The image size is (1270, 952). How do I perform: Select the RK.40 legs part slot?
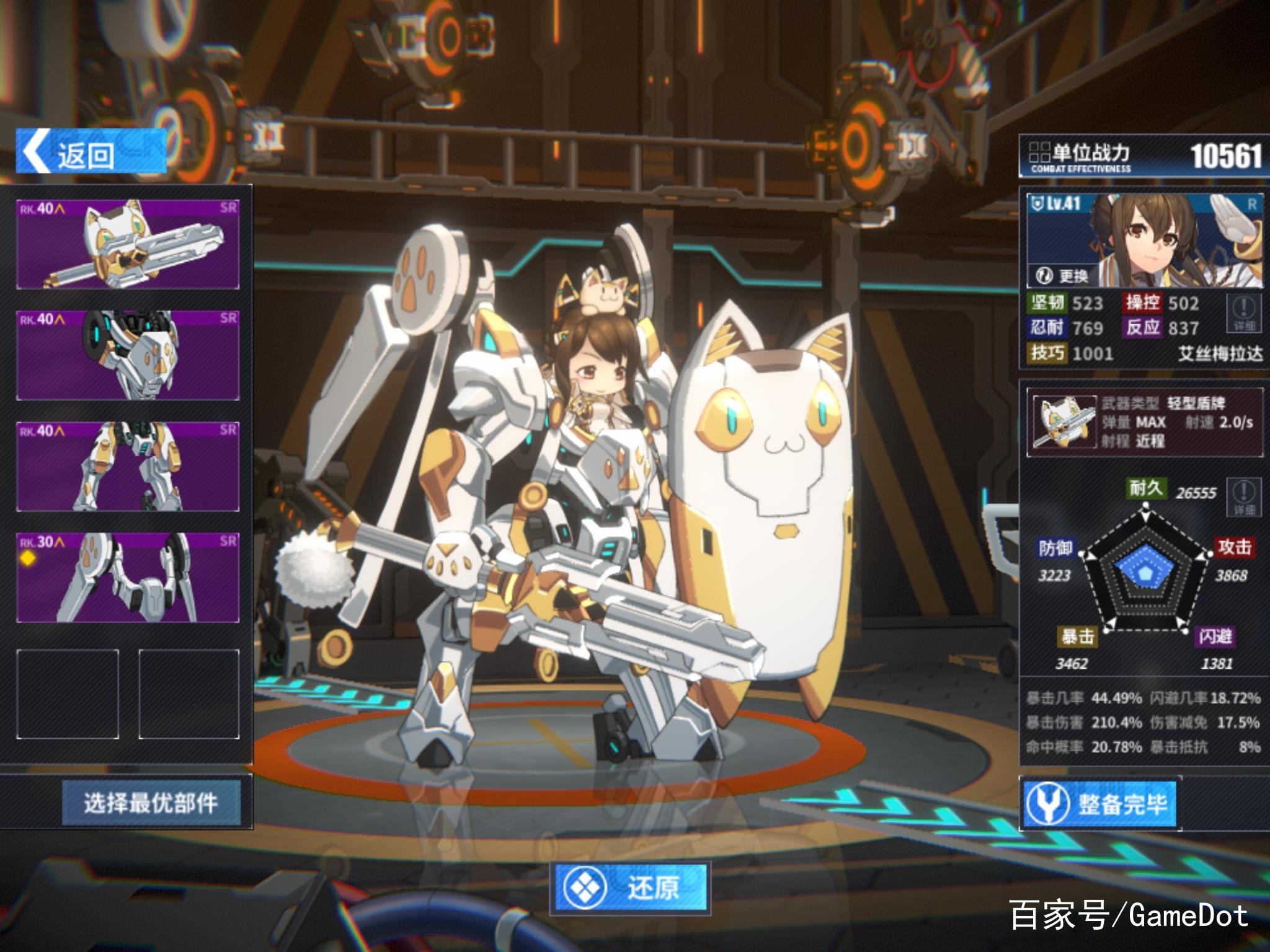click(128, 467)
